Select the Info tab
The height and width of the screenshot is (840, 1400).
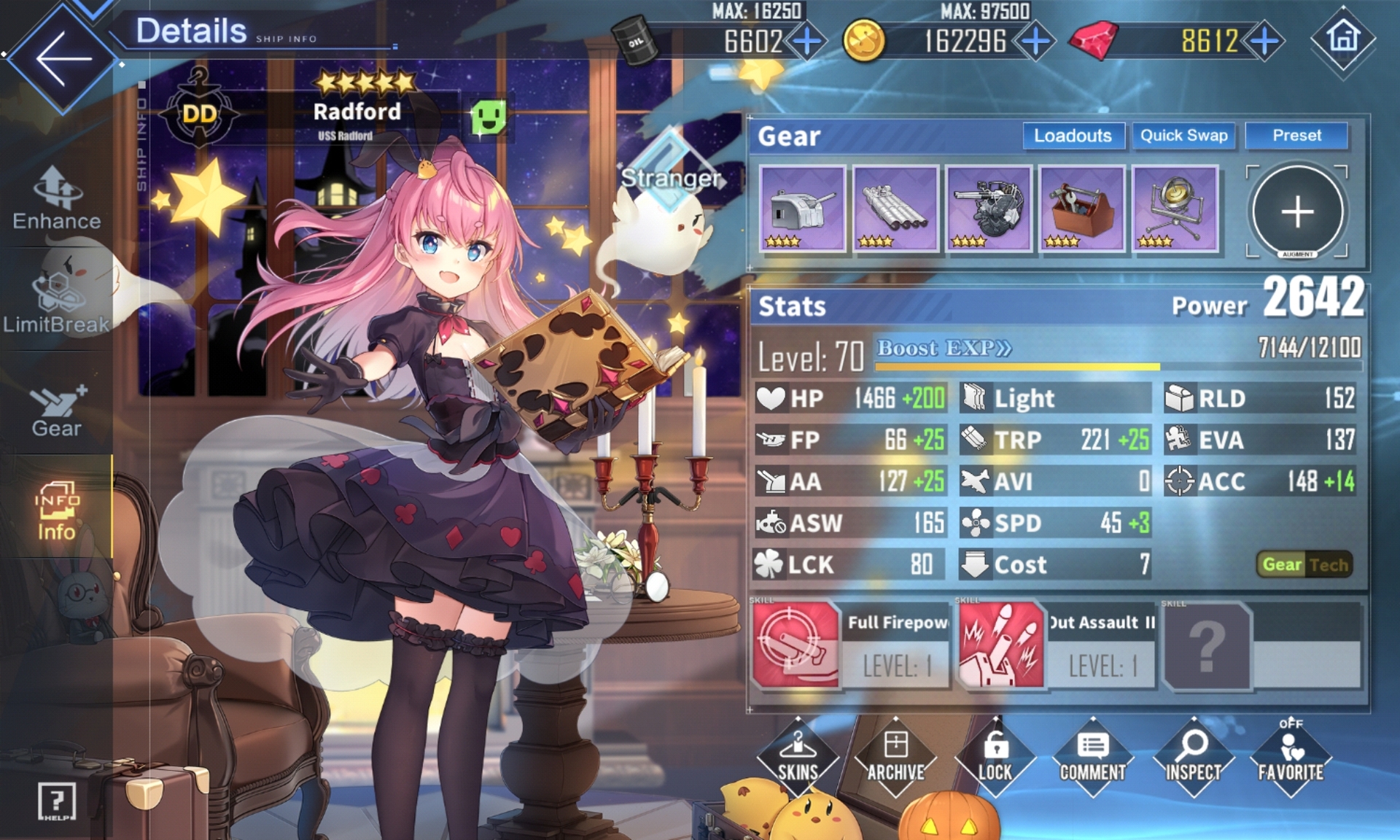tap(56, 512)
